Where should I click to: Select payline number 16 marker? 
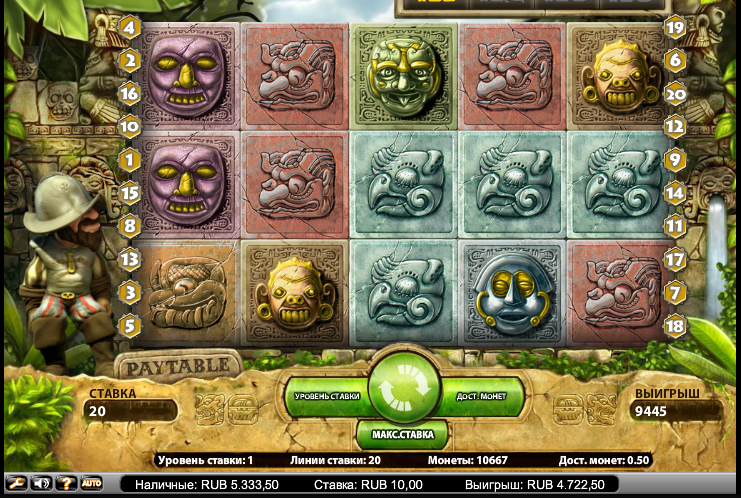pyautogui.click(x=129, y=93)
